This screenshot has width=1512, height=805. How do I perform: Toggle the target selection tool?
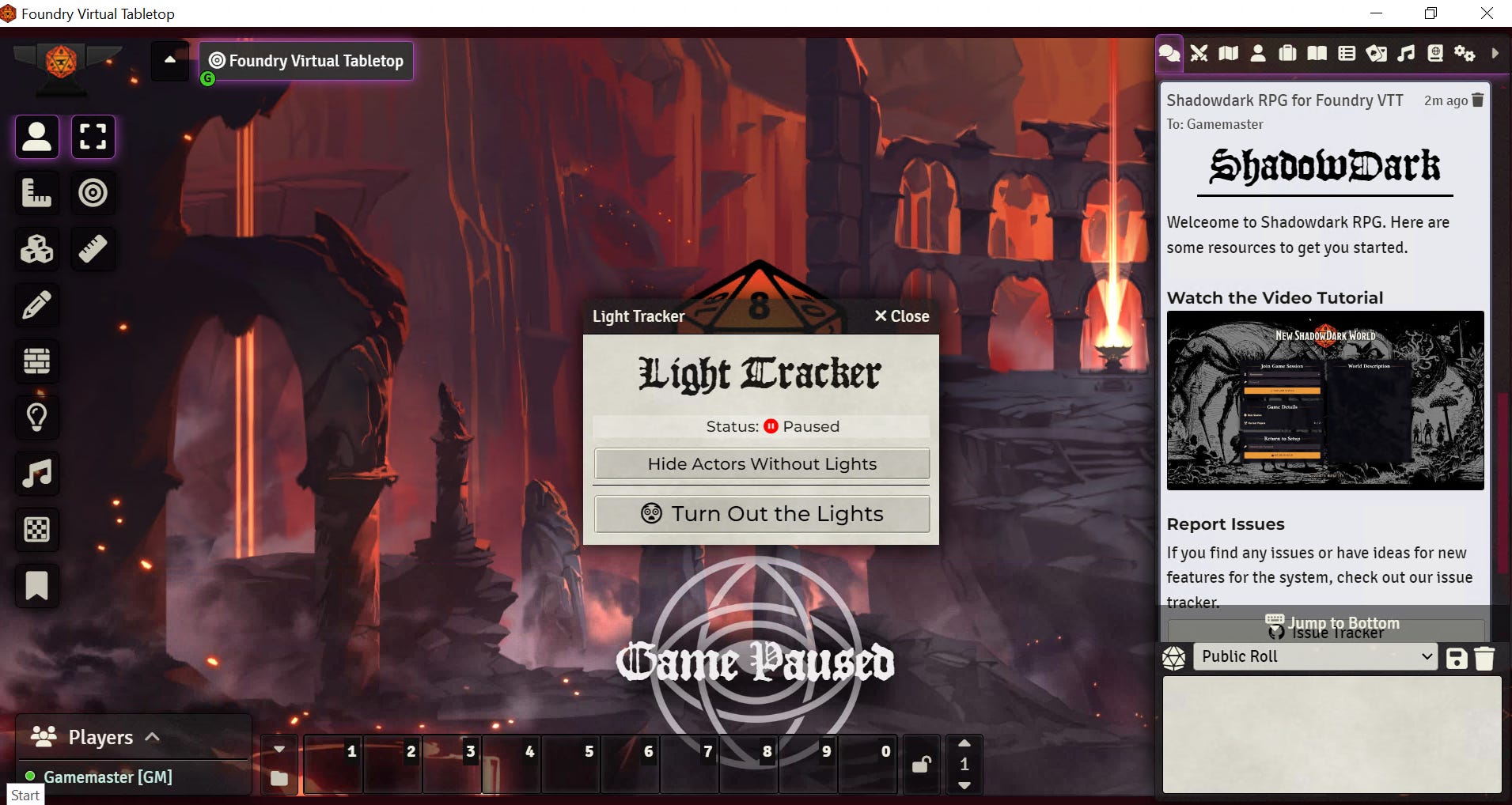[x=93, y=192]
